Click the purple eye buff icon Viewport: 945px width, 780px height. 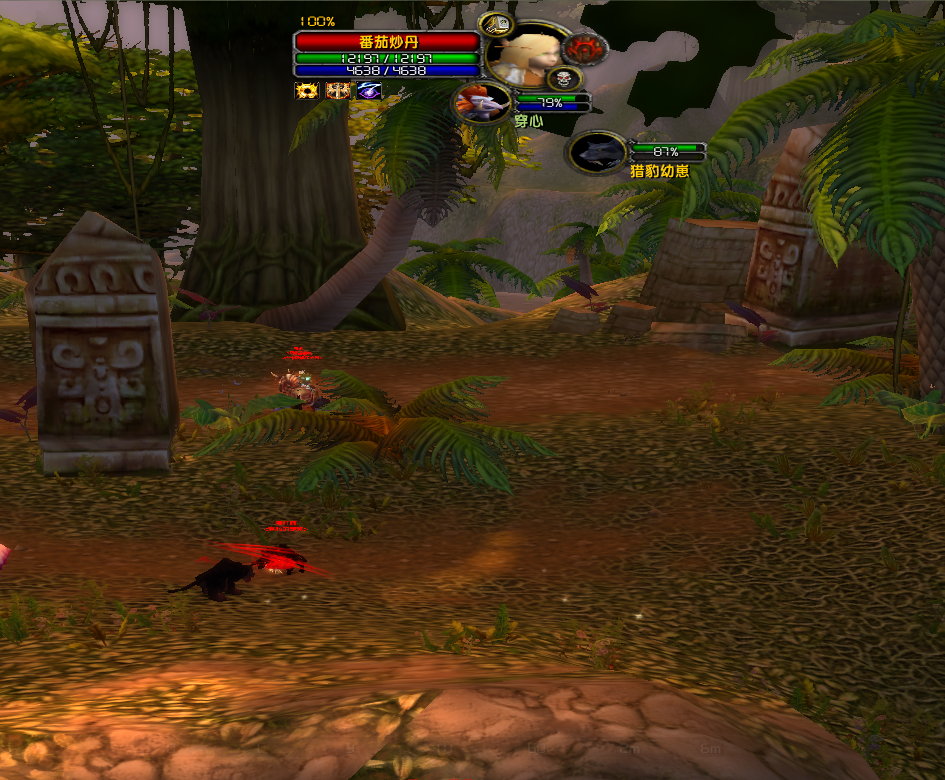tap(369, 91)
